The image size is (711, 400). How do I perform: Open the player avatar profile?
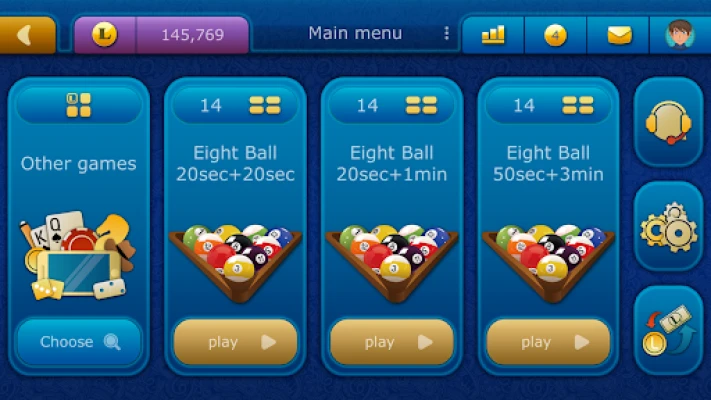[x=681, y=35]
